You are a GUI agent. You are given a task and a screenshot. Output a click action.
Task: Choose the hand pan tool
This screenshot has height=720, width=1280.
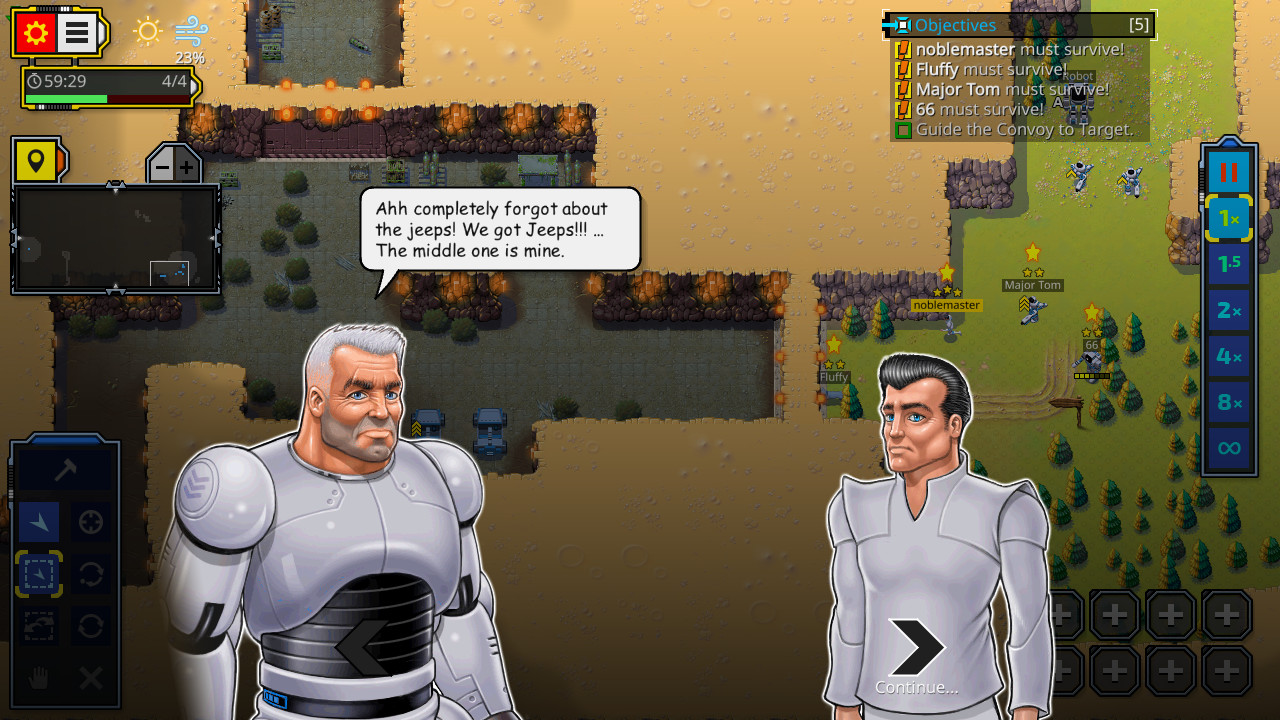point(38,678)
